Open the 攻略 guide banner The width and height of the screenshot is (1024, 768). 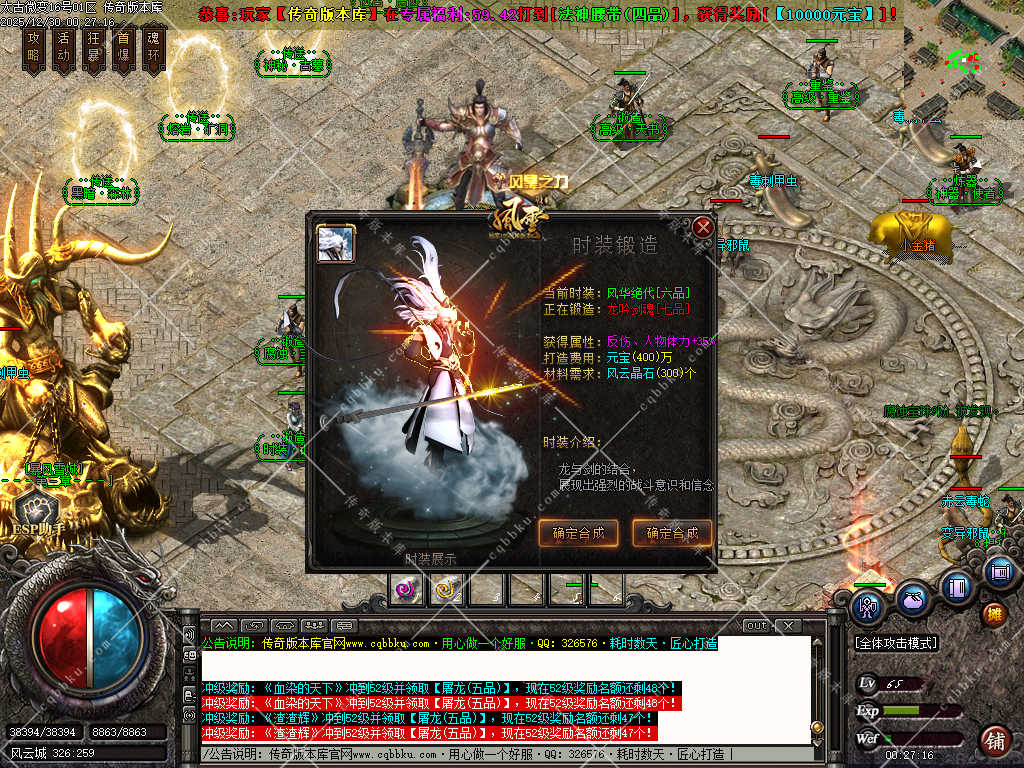click(33, 48)
